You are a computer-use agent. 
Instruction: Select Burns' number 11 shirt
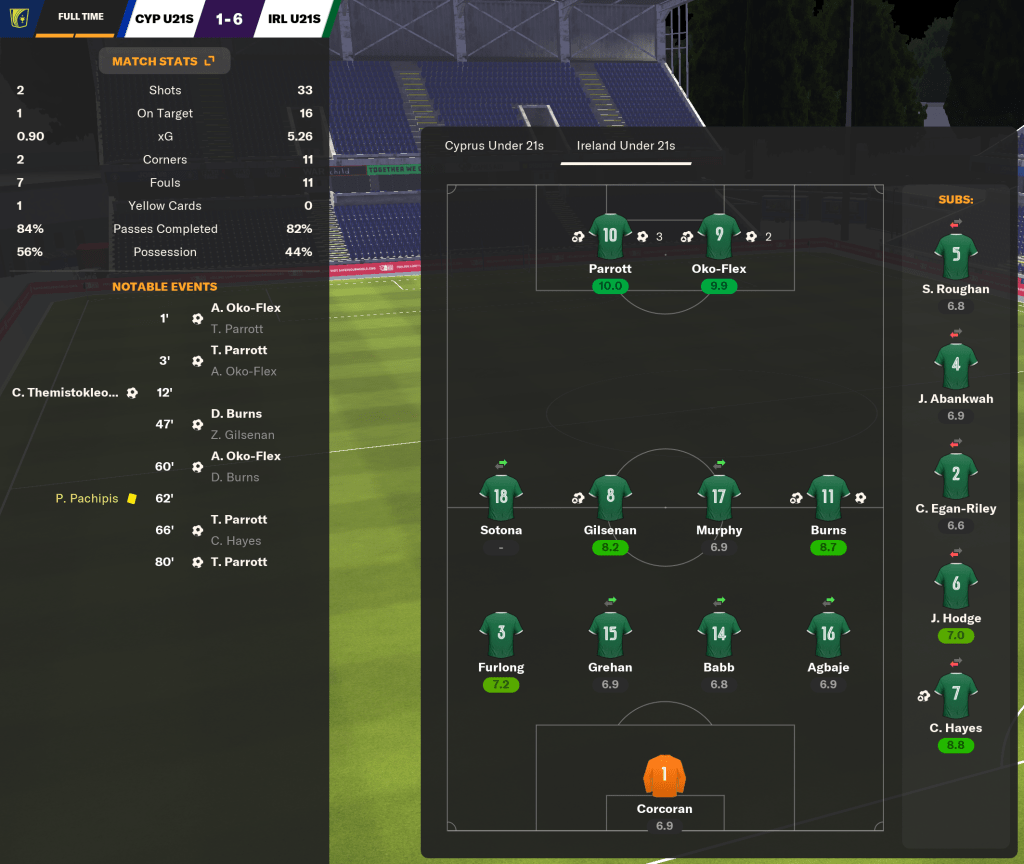pyautogui.click(x=828, y=497)
